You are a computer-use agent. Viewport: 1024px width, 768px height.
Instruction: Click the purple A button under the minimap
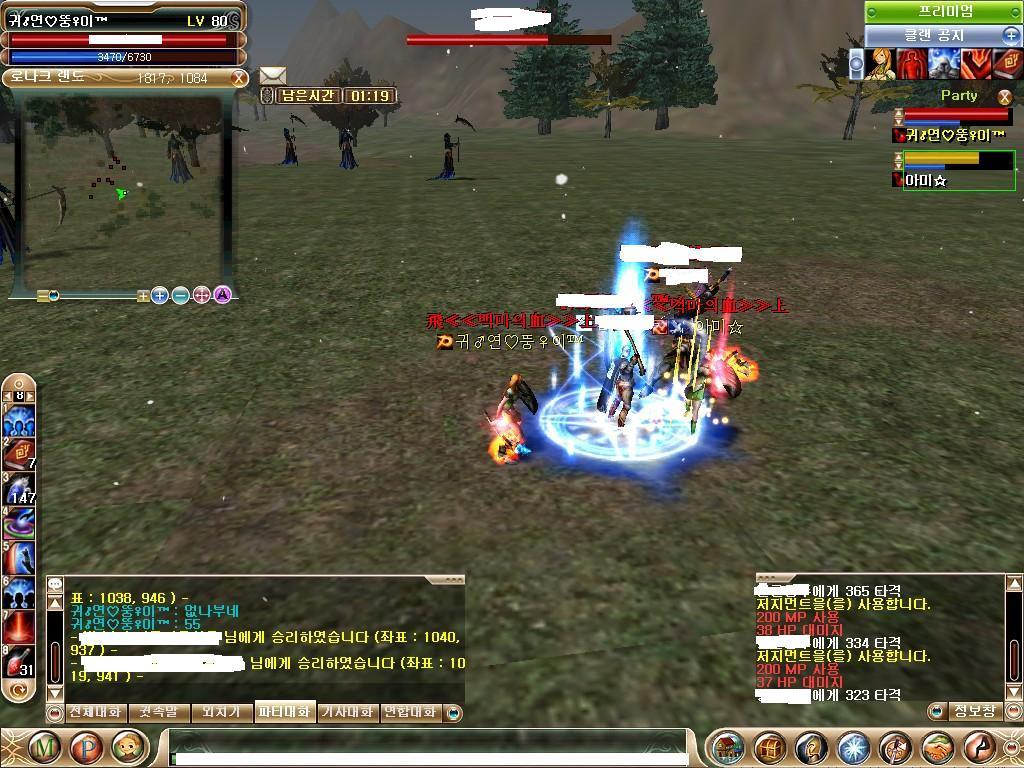point(223,295)
